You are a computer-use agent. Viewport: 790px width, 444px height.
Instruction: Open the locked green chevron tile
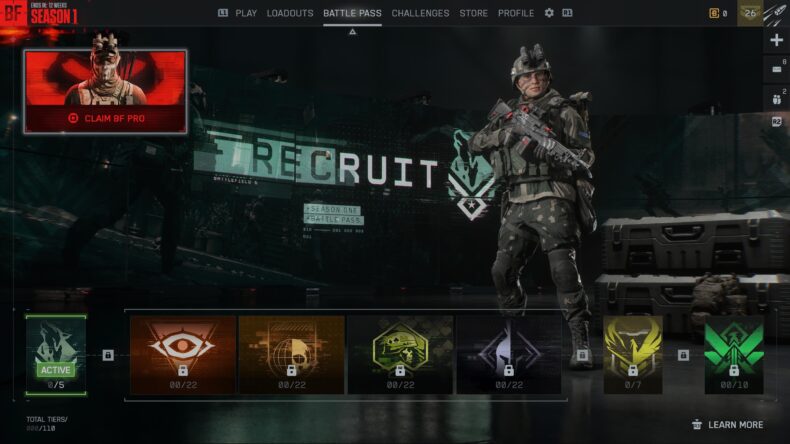coord(733,354)
